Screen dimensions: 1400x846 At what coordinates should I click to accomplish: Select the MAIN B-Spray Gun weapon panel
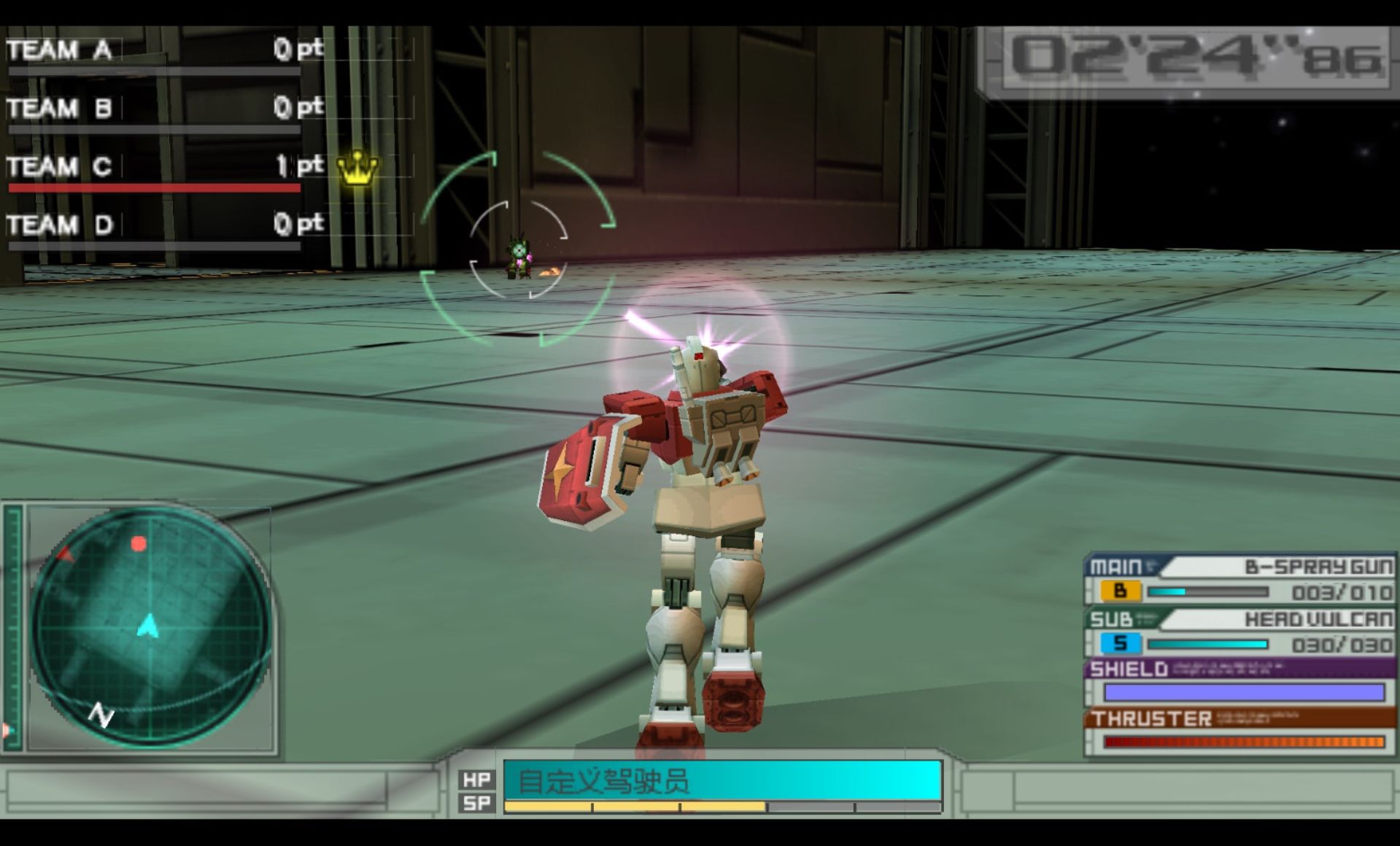1239,580
